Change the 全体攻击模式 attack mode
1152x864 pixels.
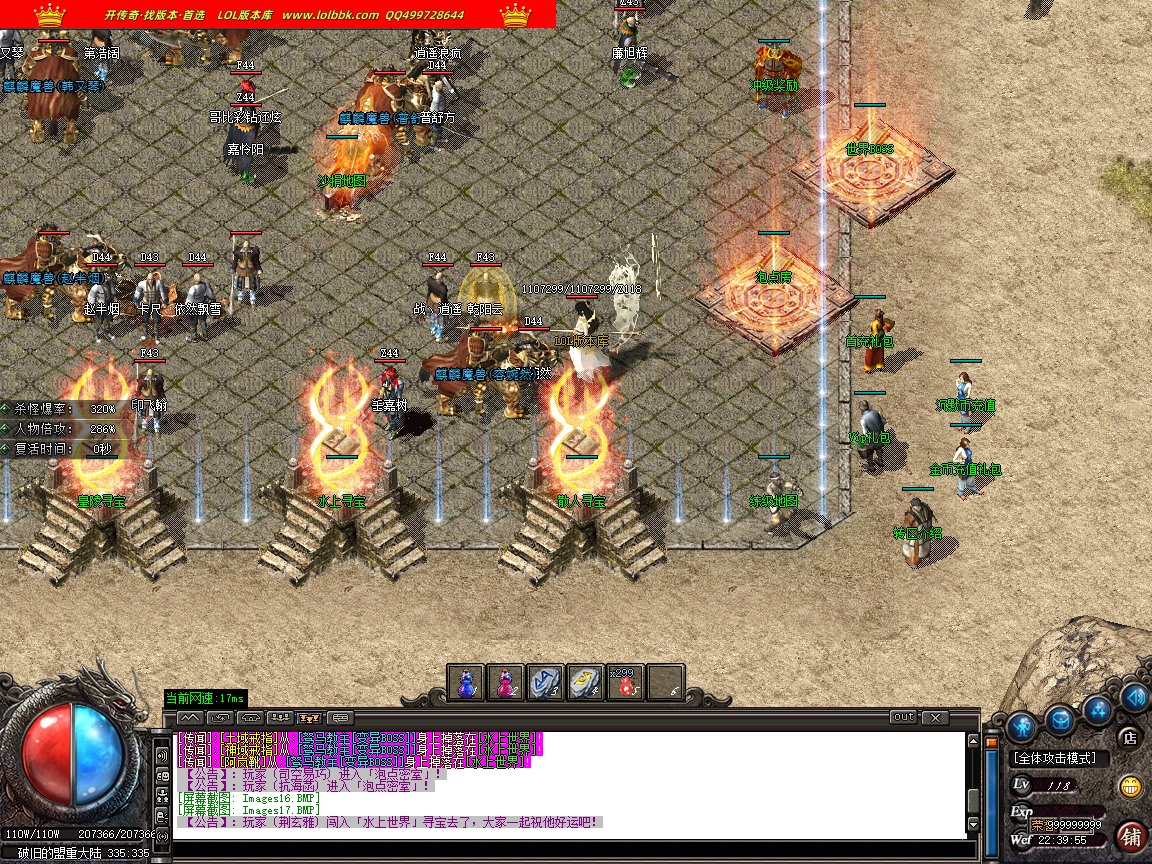tap(1055, 759)
